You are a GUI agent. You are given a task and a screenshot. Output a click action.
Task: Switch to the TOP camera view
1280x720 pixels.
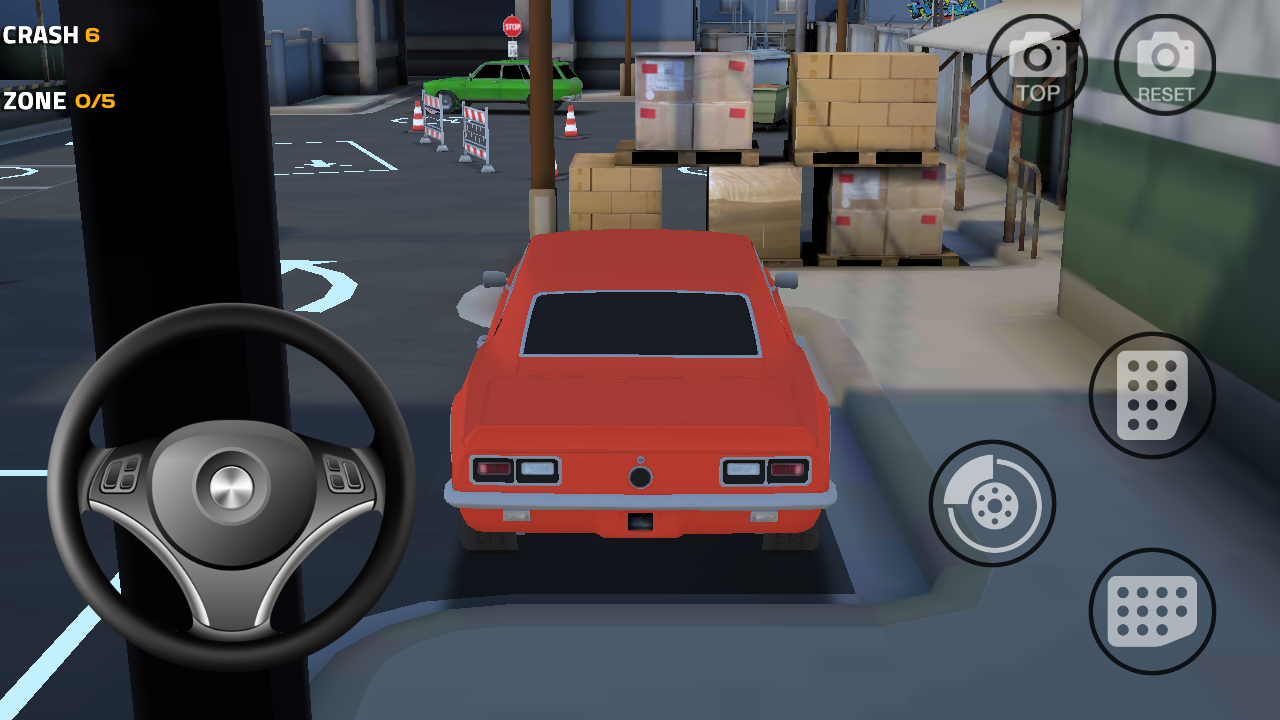point(1037,65)
